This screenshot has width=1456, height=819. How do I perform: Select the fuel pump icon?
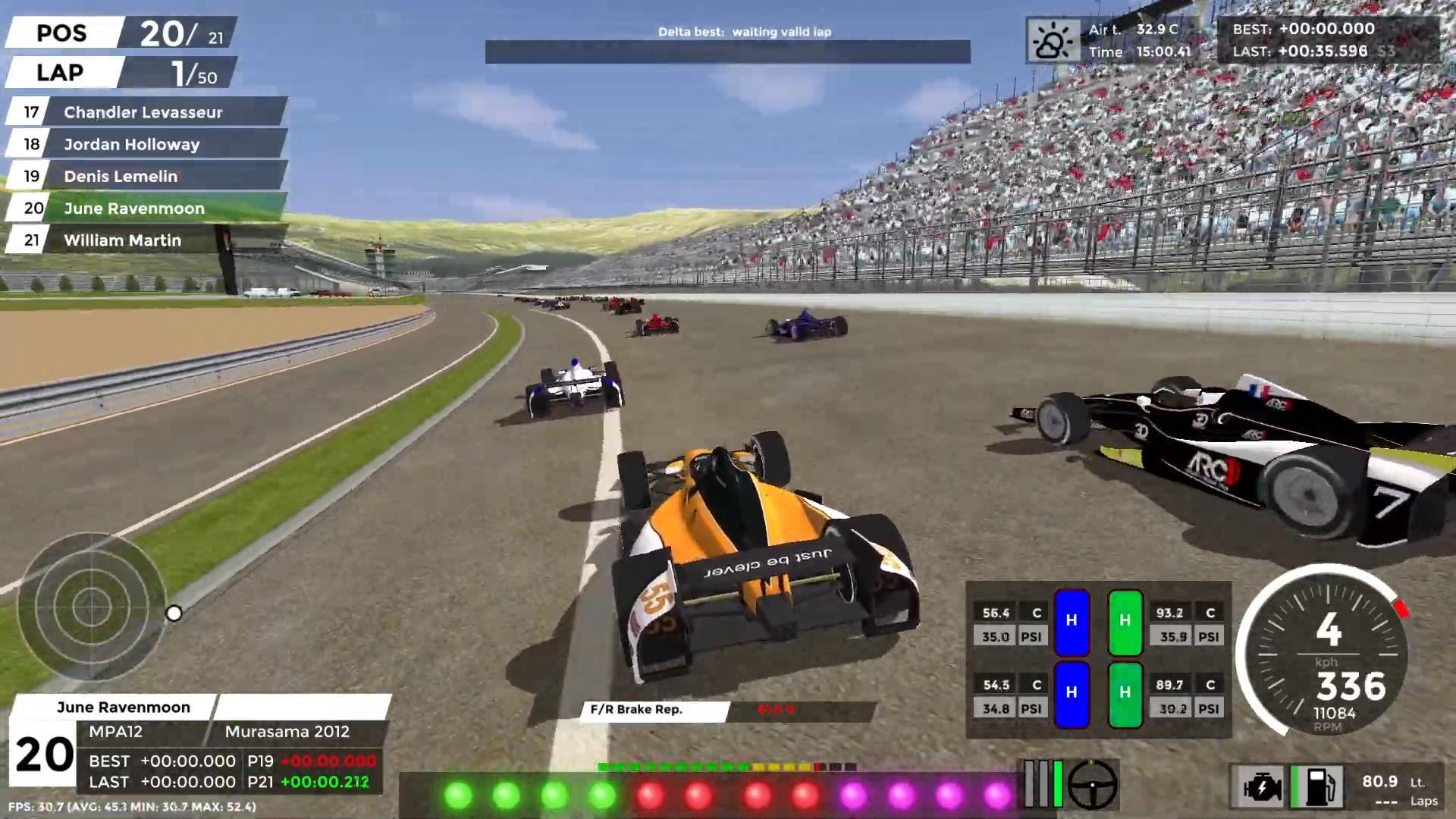point(1318,786)
